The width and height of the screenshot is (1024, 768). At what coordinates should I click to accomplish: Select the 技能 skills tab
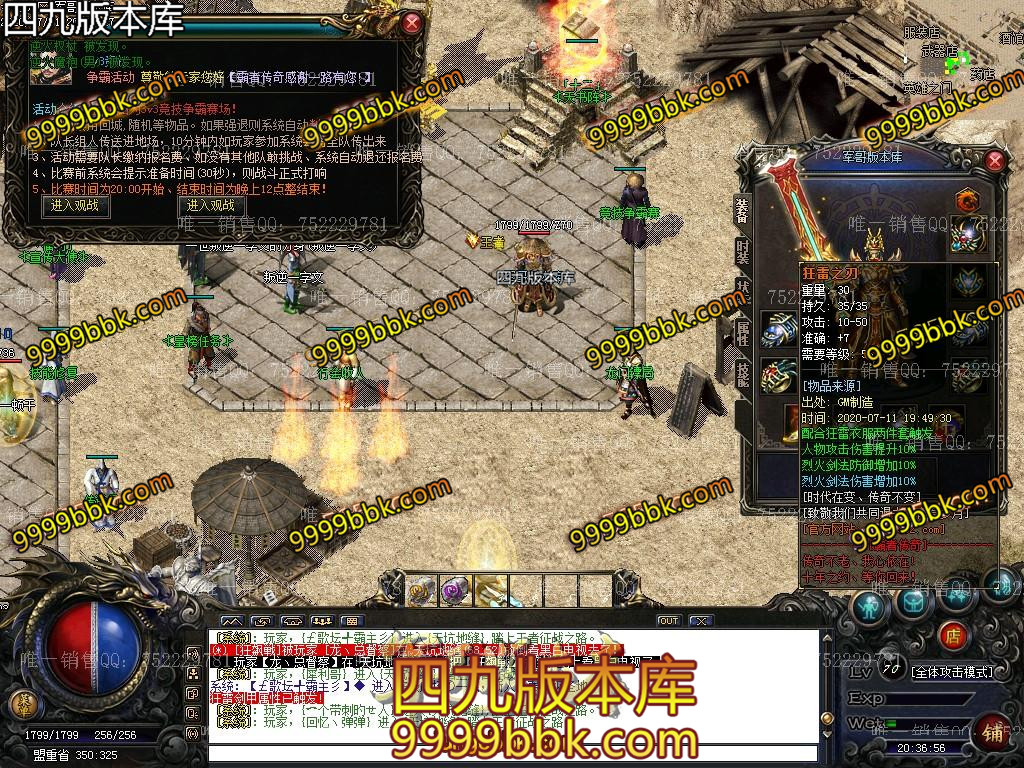[743, 373]
